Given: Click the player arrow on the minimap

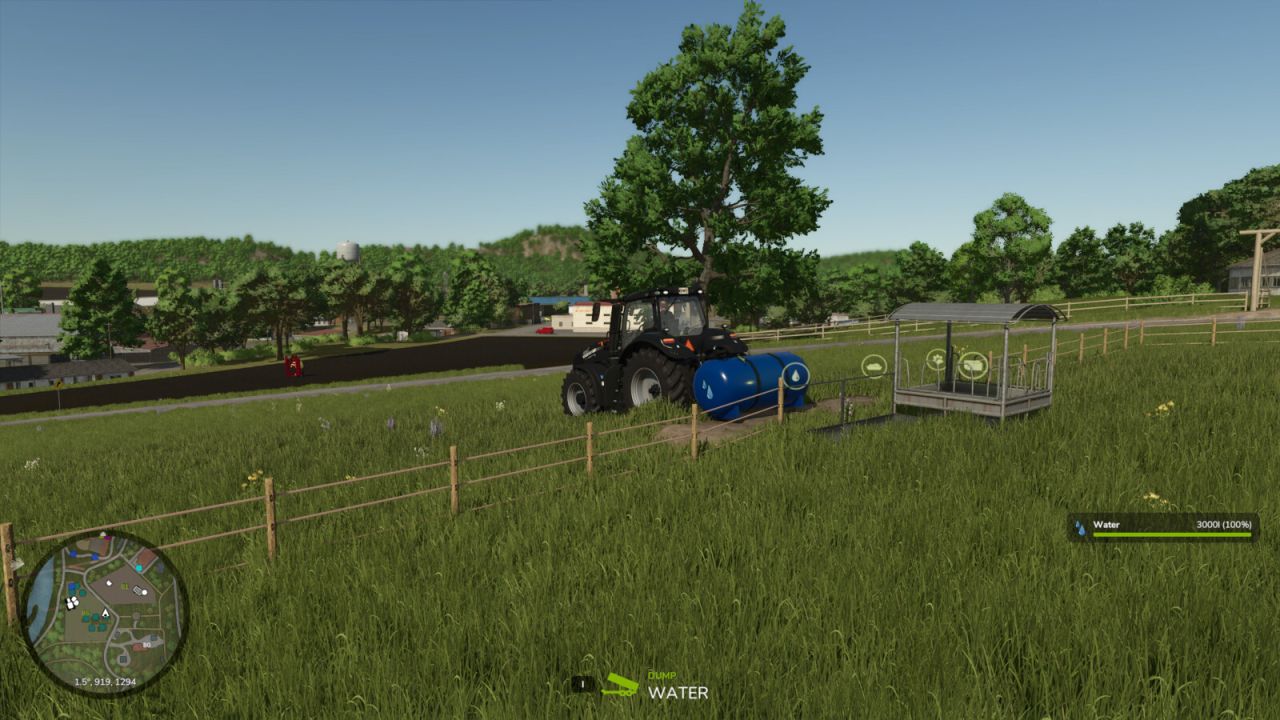Looking at the screenshot, I should (105, 613).
